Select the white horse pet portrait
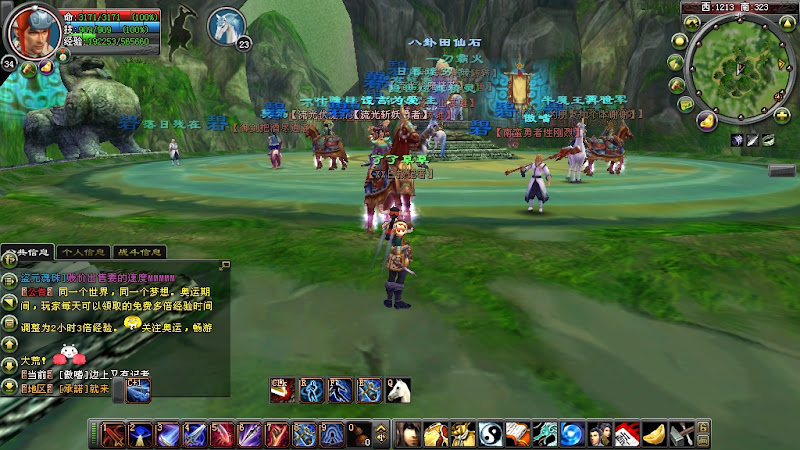This screenshot has width=800, height=450. click(227, 26)
